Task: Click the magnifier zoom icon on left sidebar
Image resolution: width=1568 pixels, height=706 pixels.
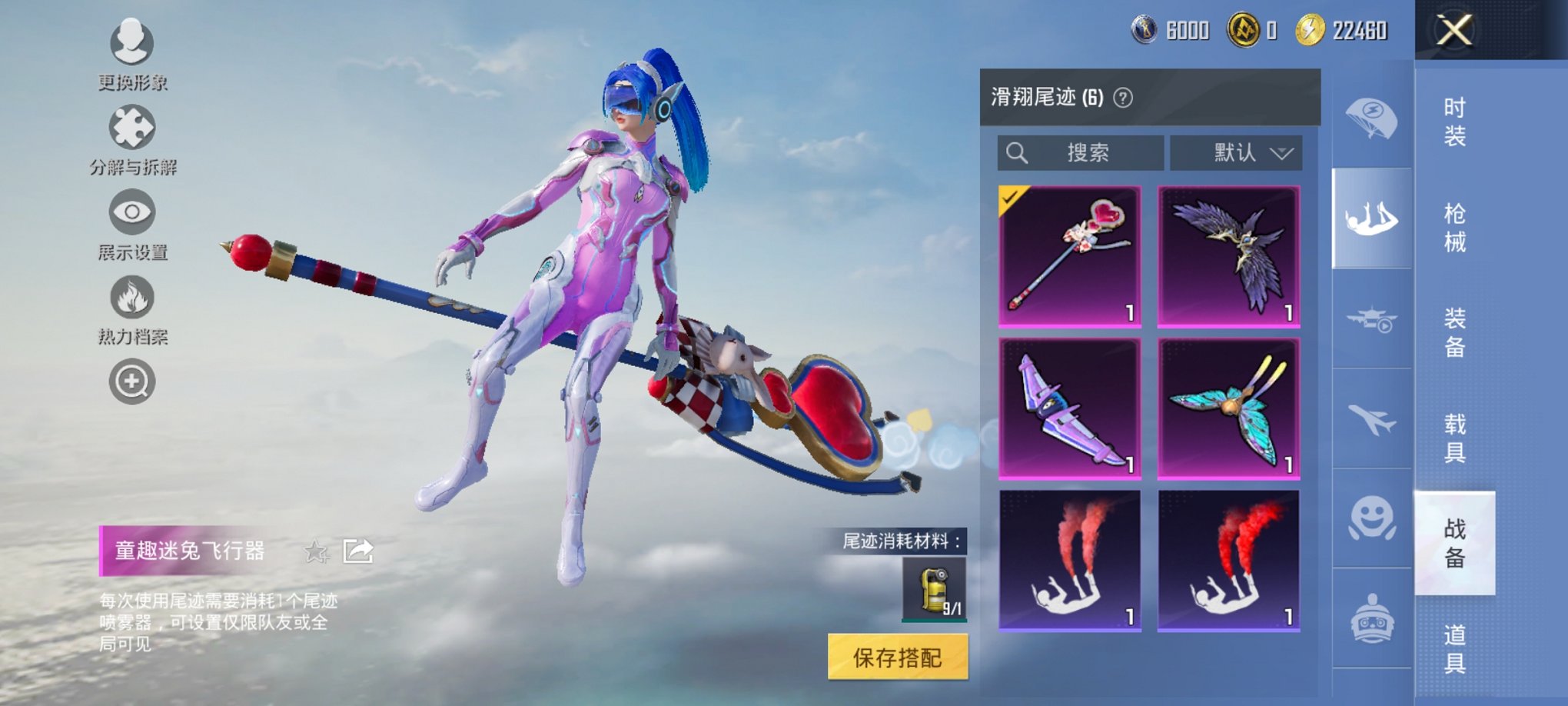Action: (131, 381)
